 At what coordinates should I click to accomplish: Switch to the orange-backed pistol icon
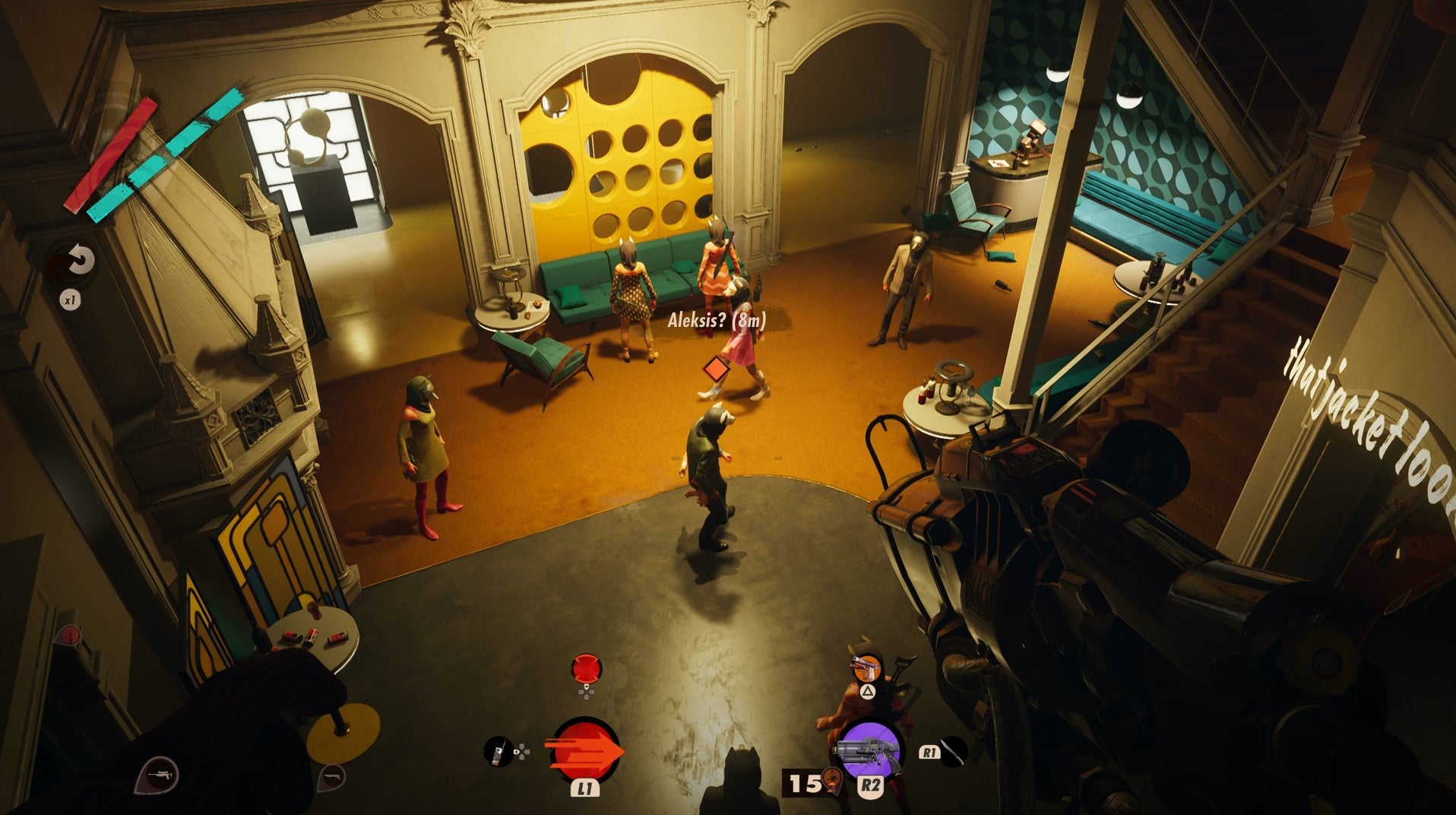pos(866,668)
